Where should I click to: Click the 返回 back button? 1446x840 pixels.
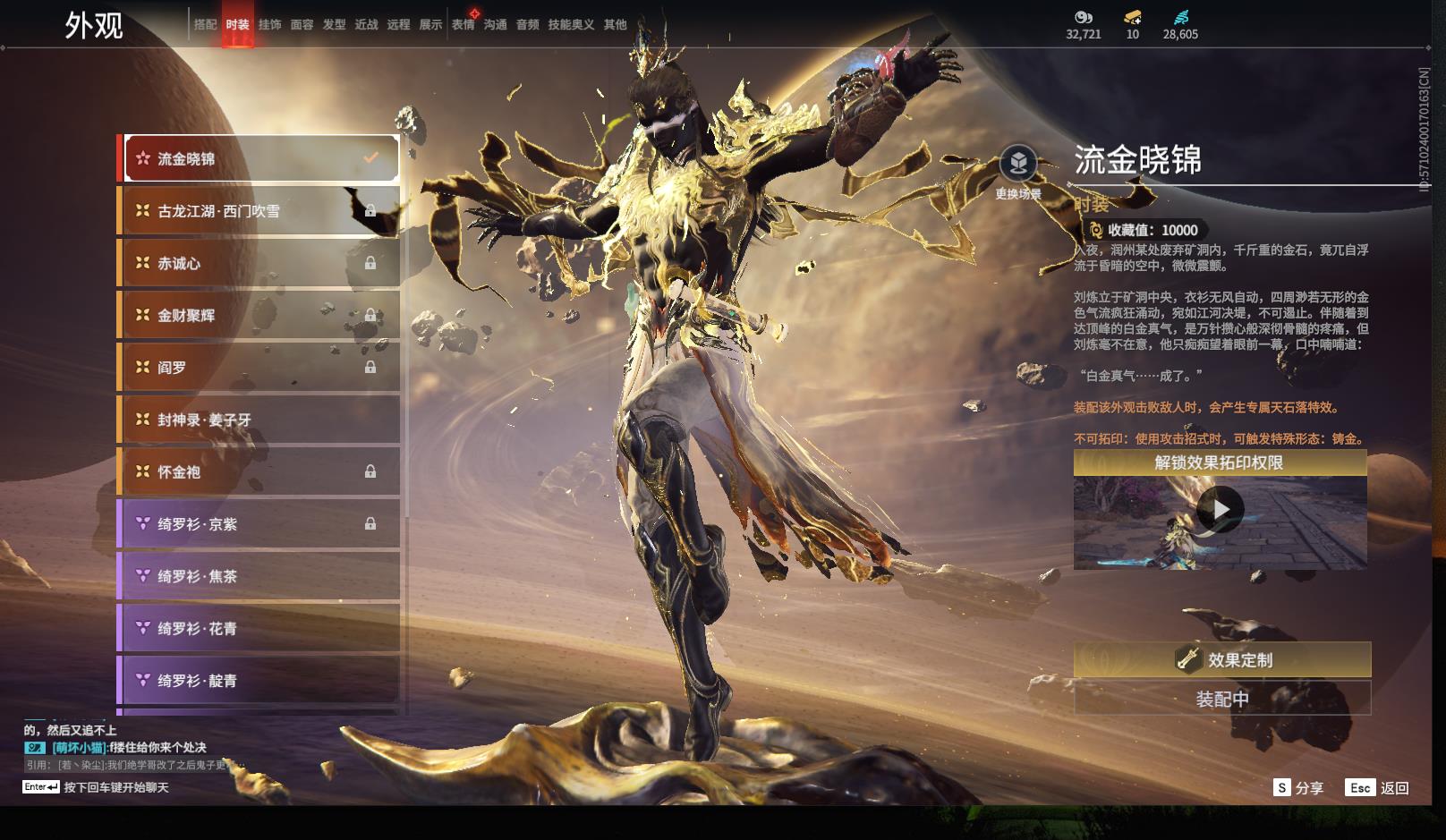(x=1379, y=788)
